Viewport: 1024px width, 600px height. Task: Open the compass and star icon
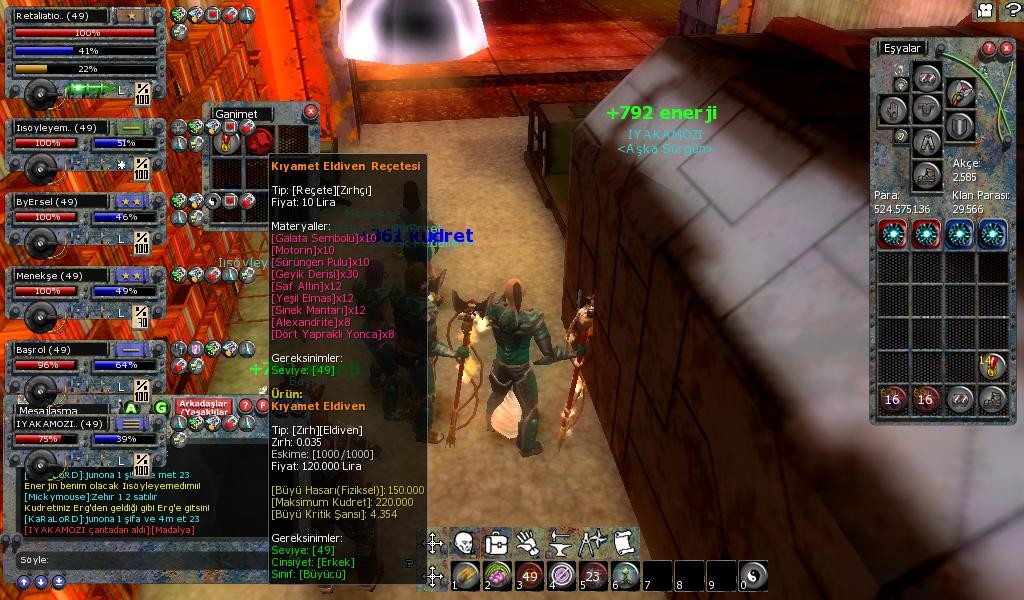pos(592,543)
